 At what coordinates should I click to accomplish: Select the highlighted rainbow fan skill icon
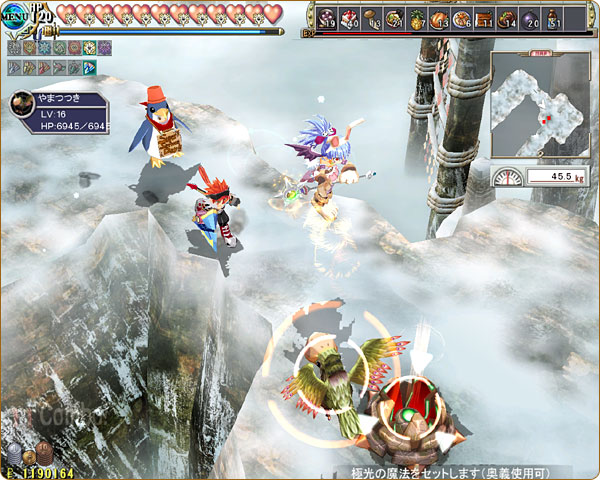coord(90,68)
